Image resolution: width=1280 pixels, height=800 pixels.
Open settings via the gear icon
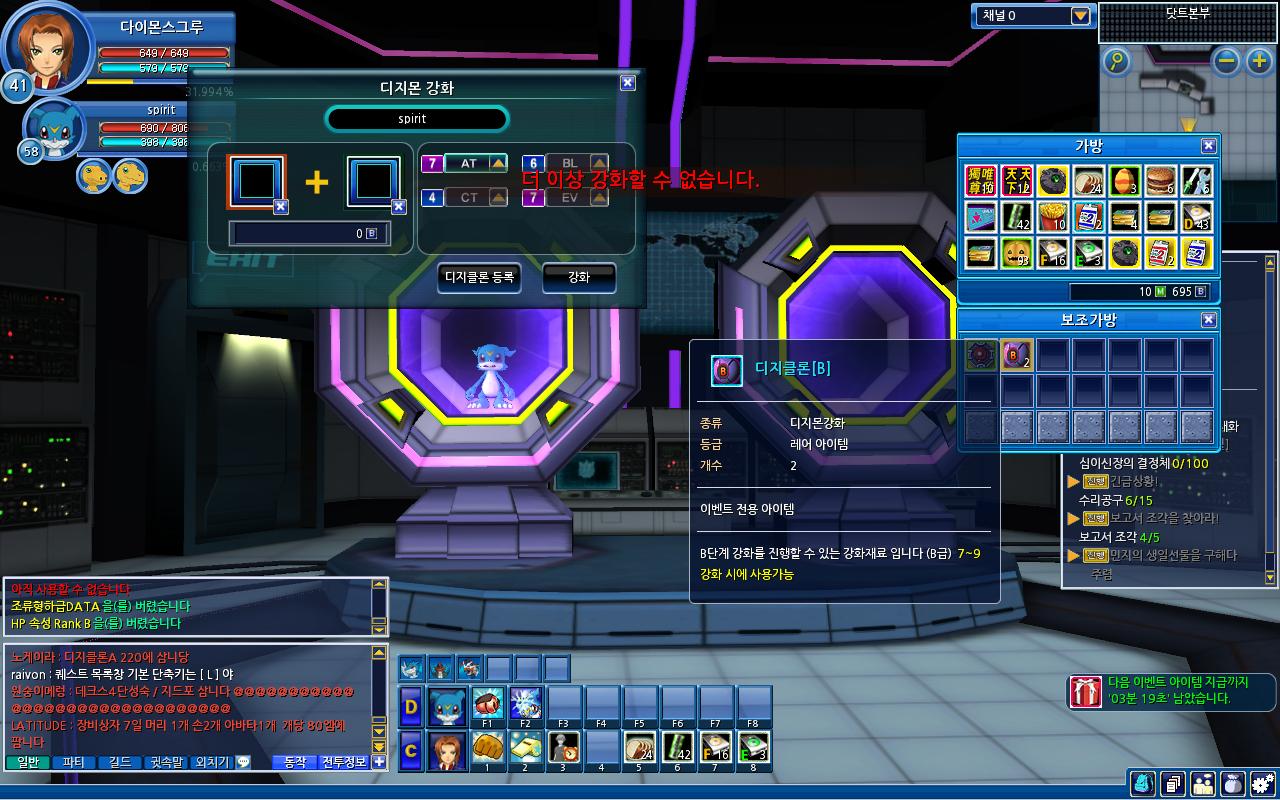coord(1262,783)
